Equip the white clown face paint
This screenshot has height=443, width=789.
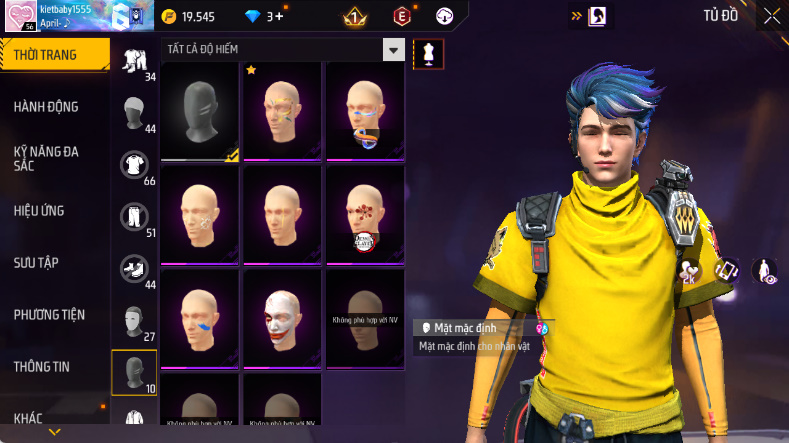pos(283,318)
